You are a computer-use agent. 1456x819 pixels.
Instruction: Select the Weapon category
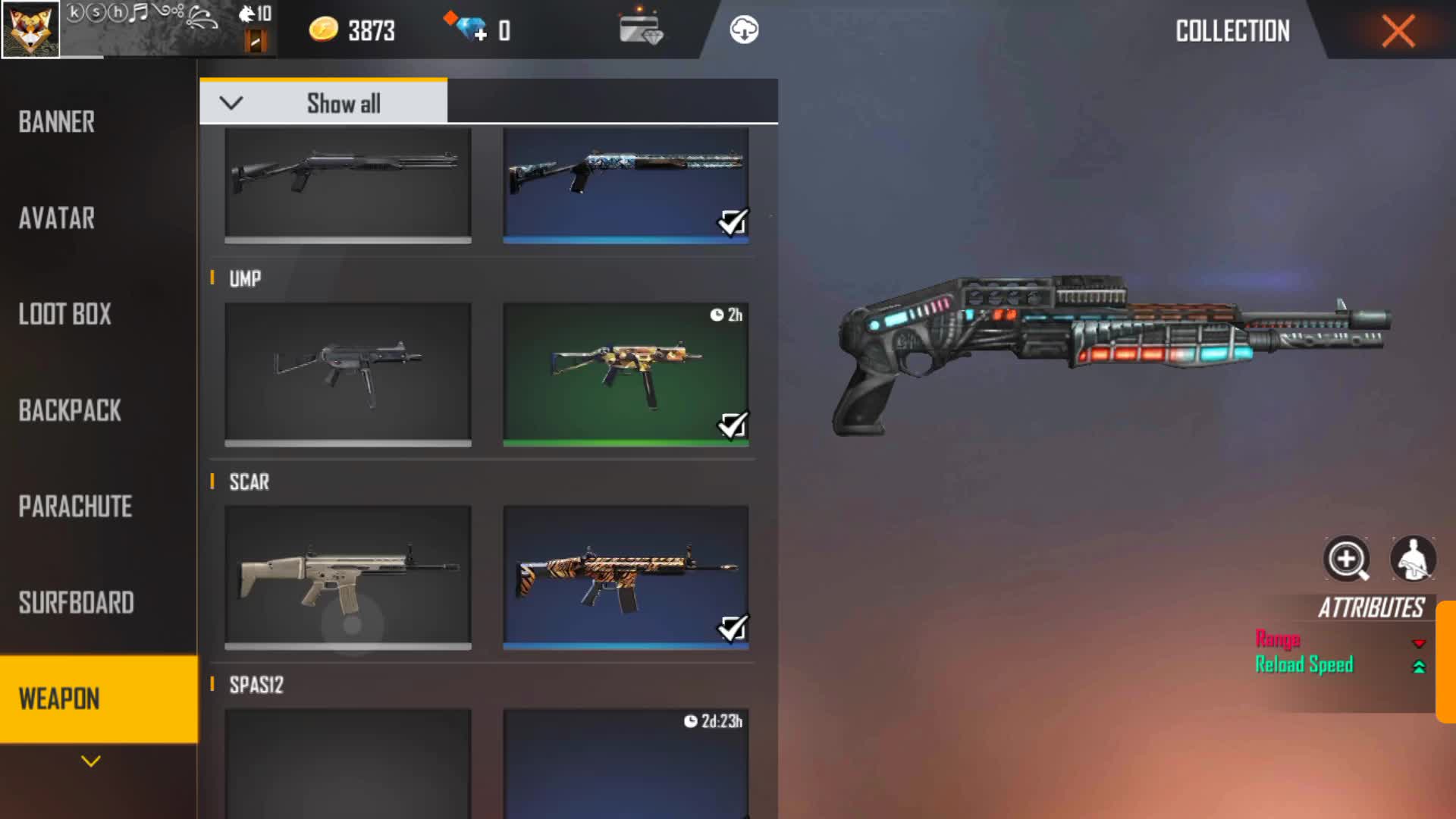59,698
